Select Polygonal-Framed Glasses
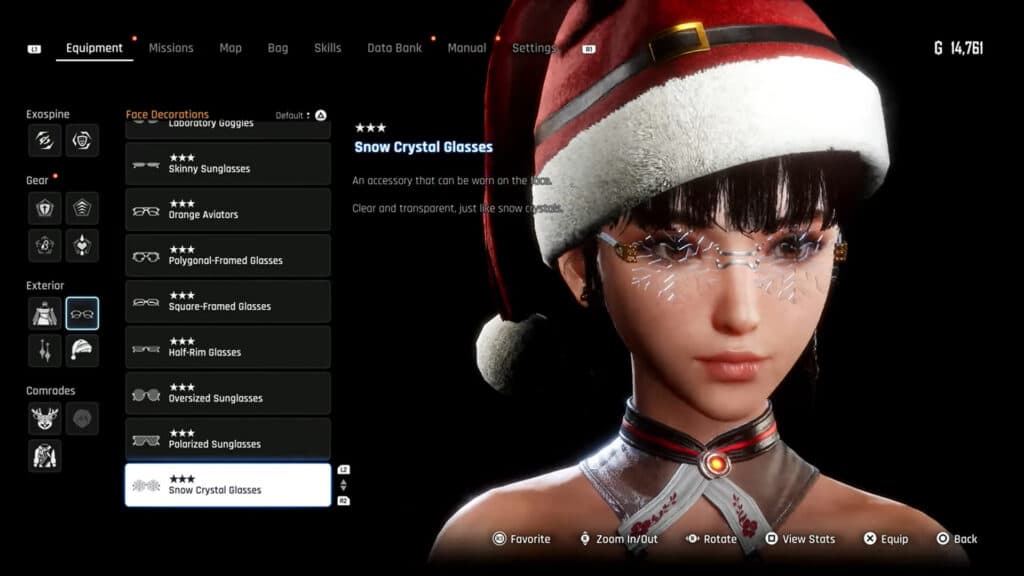Image resolution: width=1024 pixels, height=576 pixels. point(228,256)
